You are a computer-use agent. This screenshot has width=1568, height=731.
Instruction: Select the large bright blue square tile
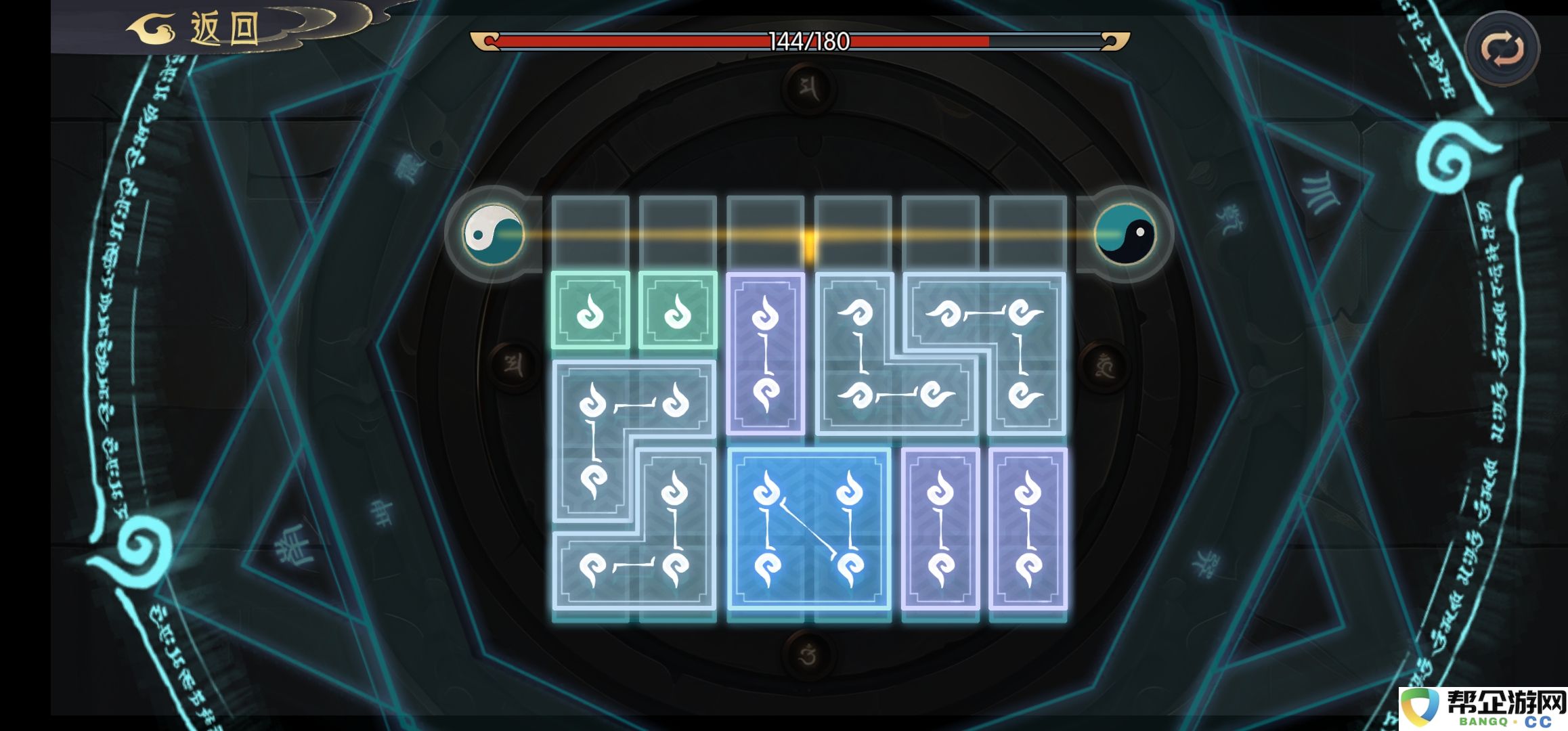(x=808, y=529)
